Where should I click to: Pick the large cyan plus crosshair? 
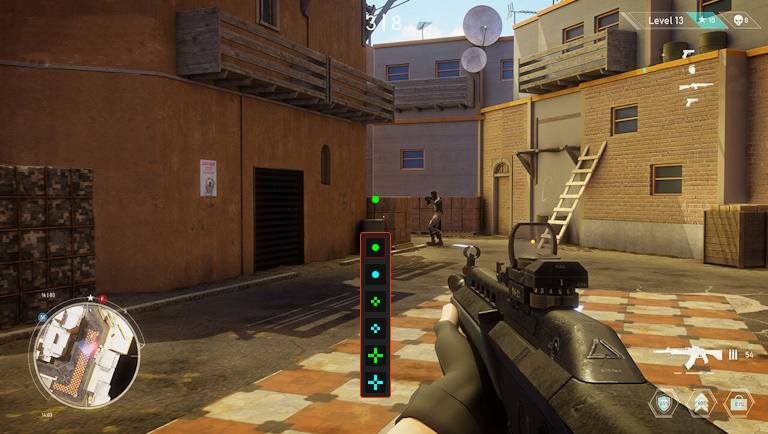tap(375, 381)
